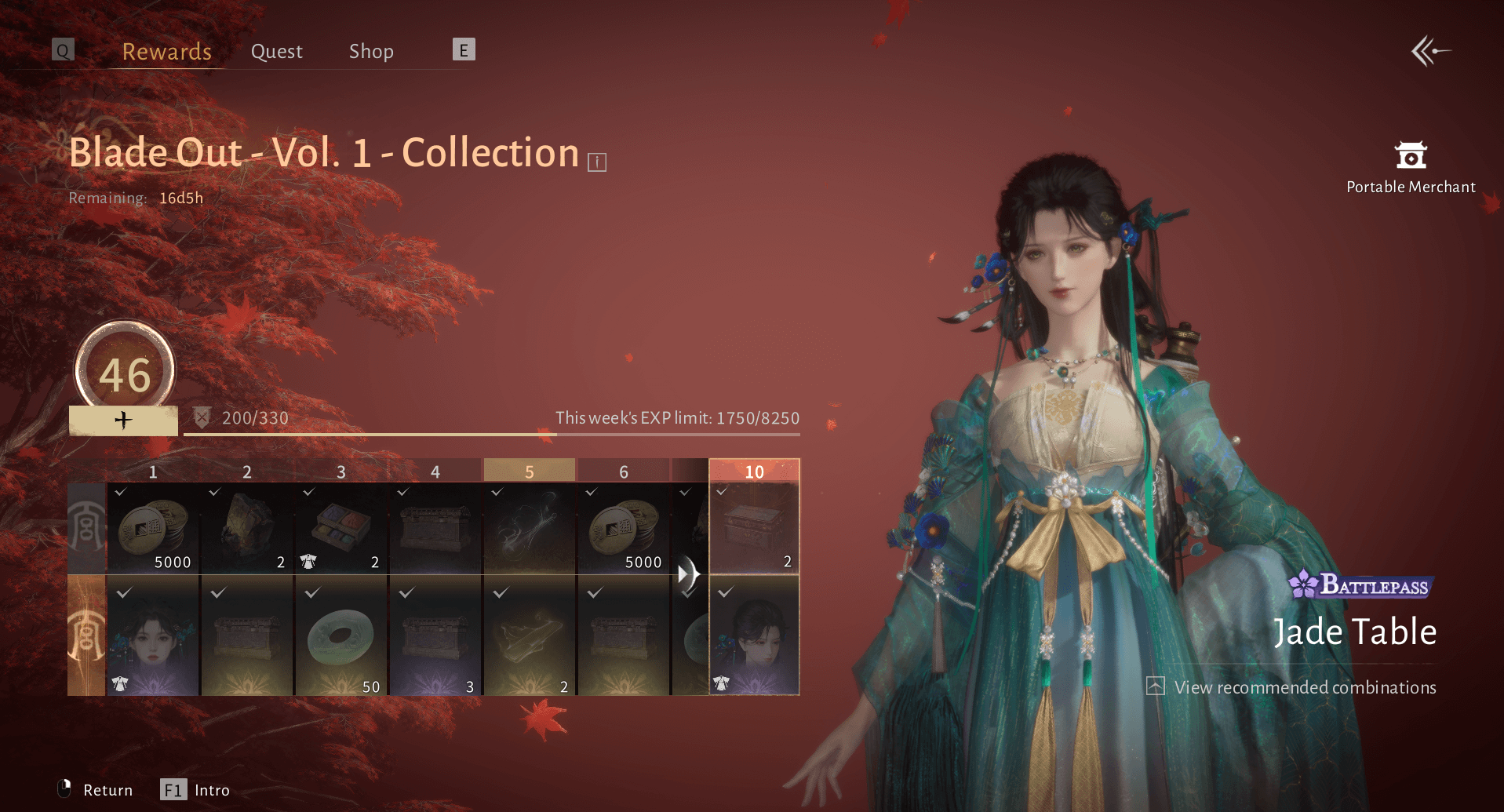Click the checkmark on the level 10 chest reward

click(x=723, y=491)
